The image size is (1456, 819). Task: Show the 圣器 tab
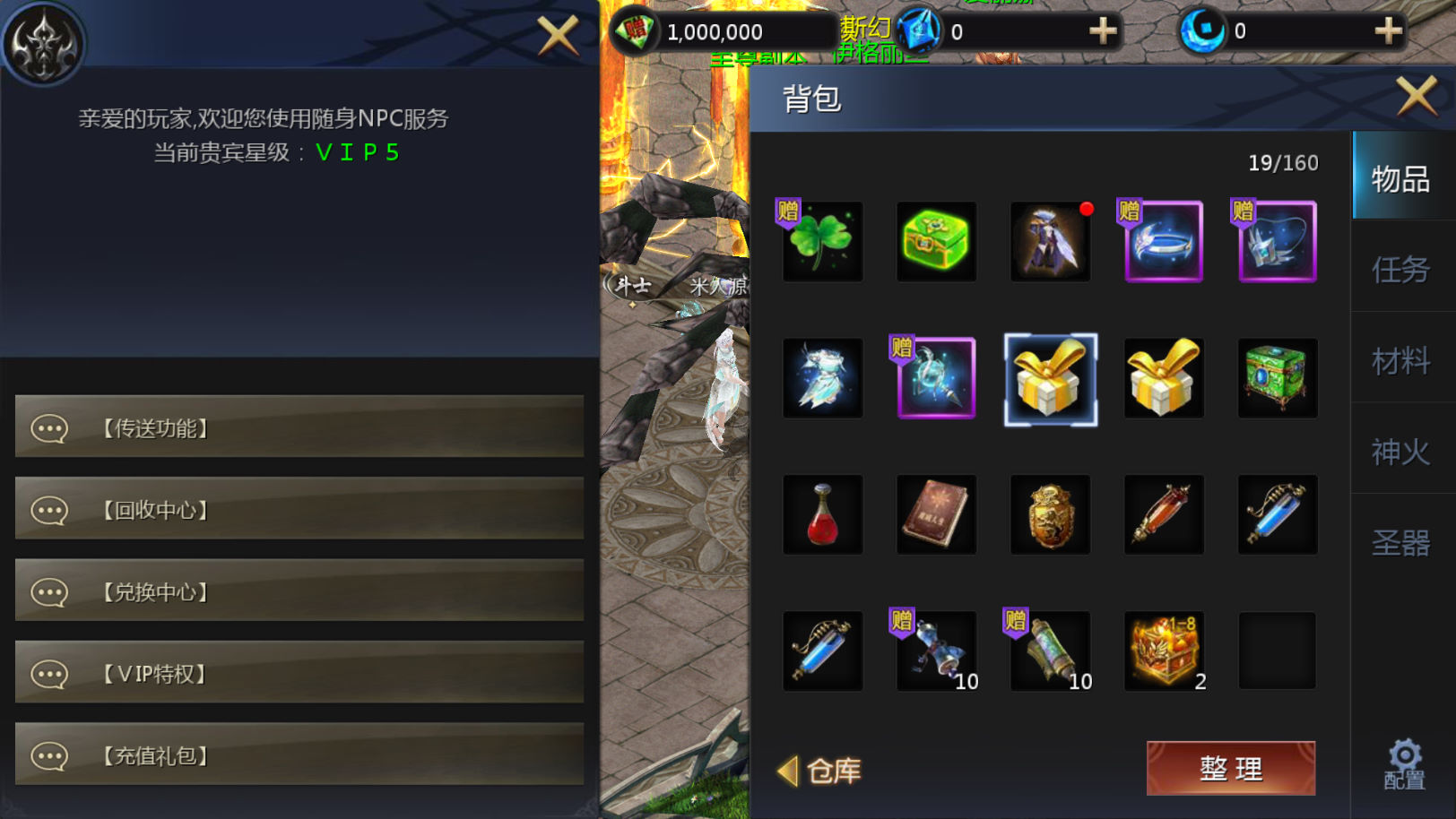coord(1400,543)
